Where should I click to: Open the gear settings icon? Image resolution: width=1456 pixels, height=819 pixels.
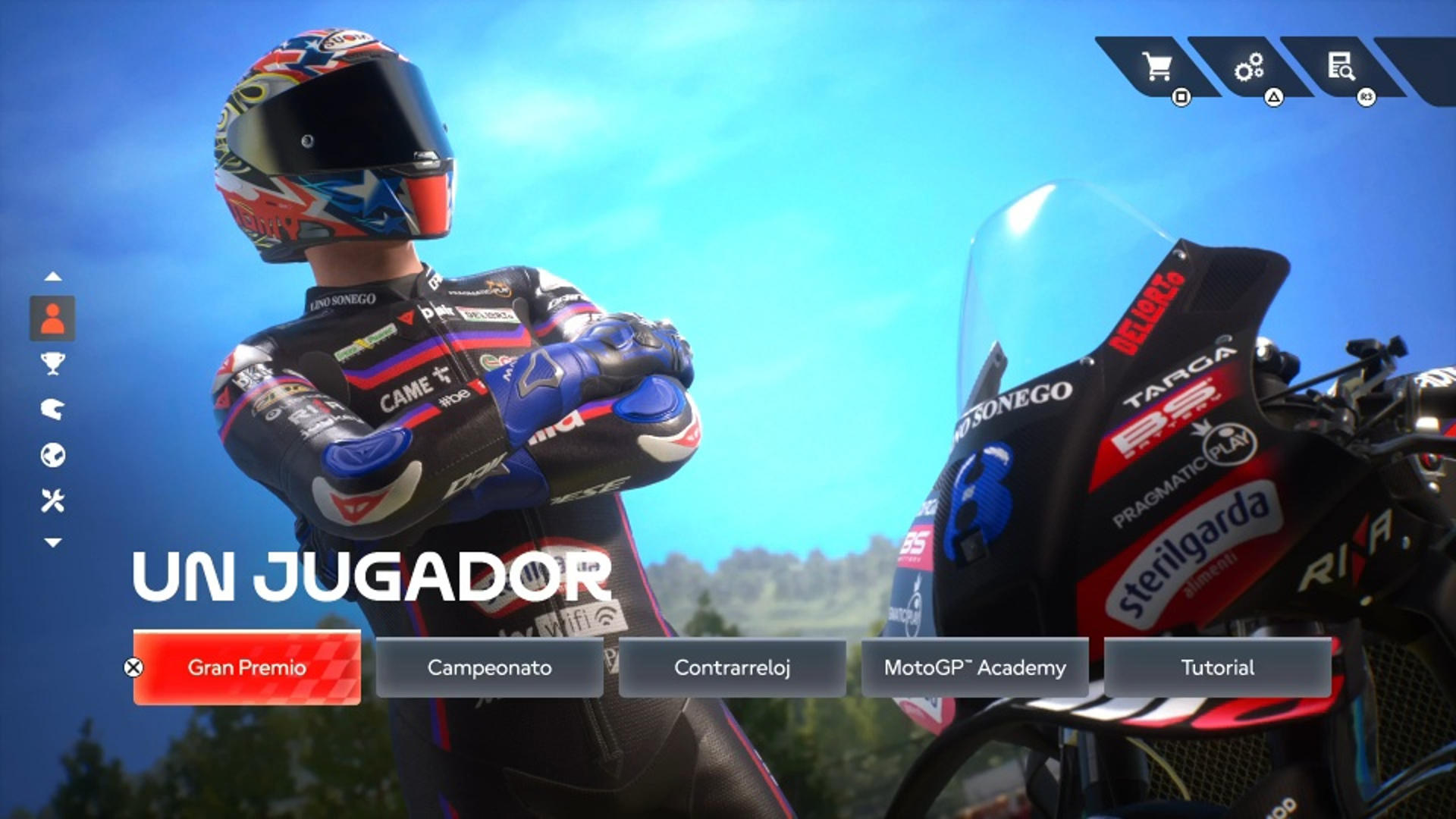tap(1249, 67)
